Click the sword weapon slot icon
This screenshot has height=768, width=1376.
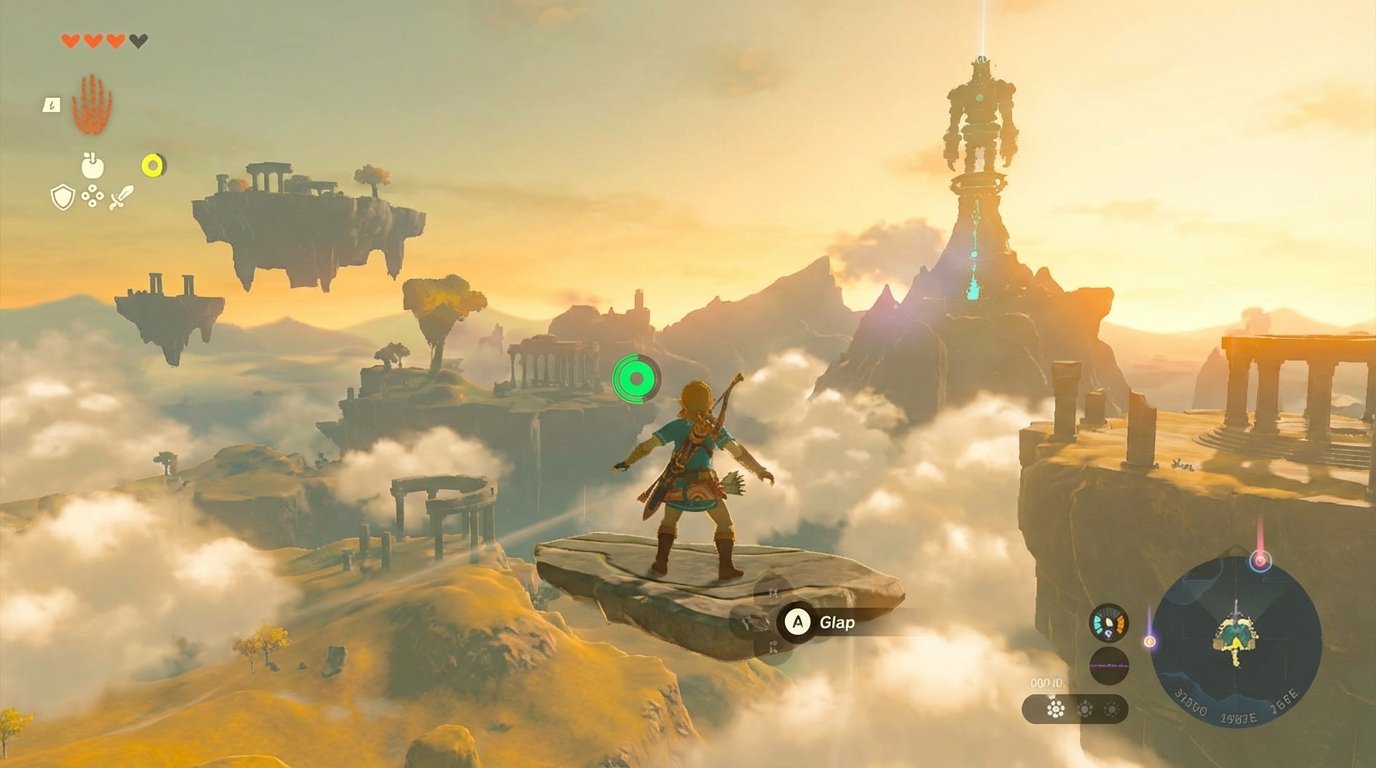pos(122,197)
